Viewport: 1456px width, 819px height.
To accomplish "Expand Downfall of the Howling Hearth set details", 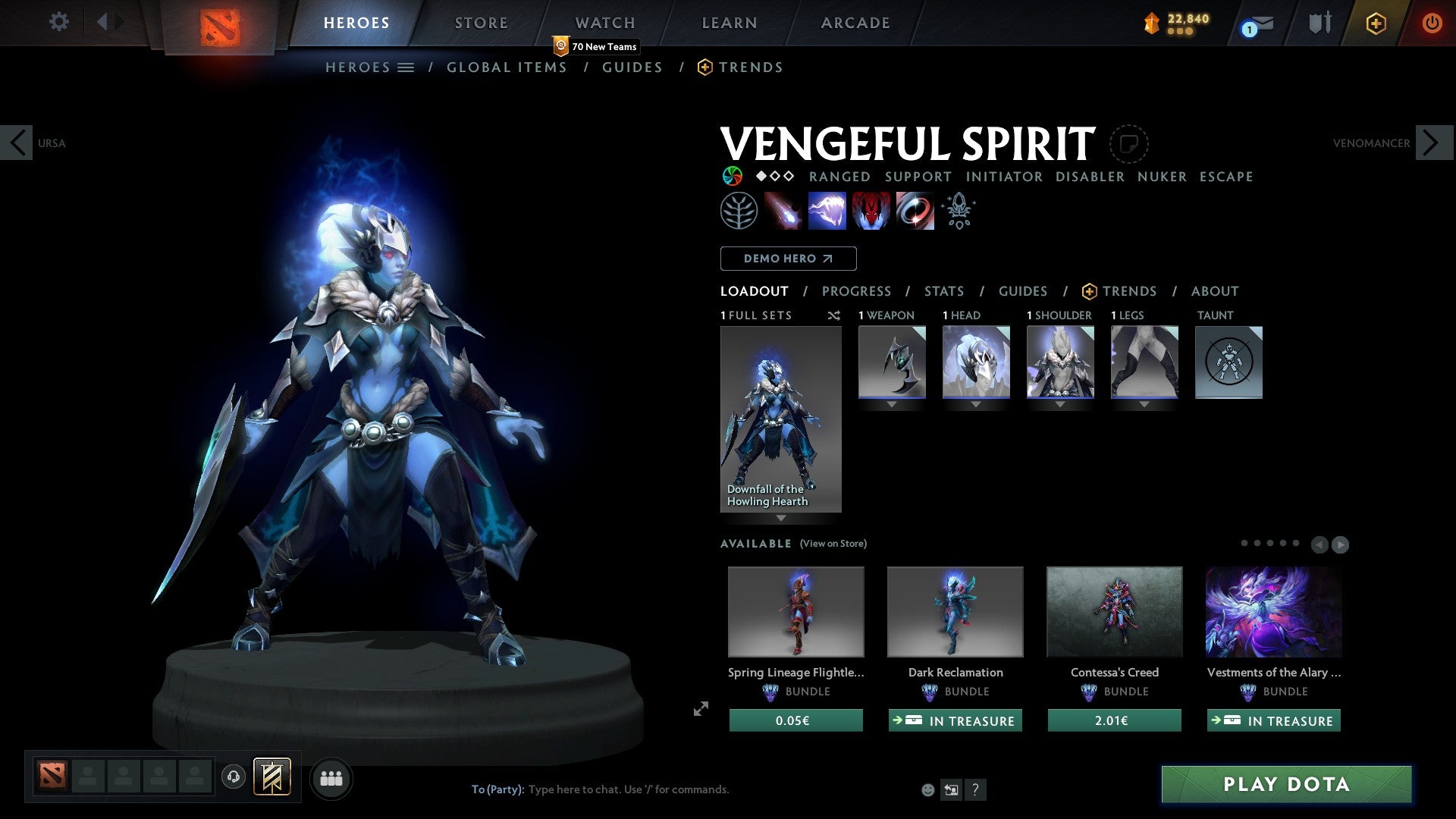I will click(x=781, y=516).
